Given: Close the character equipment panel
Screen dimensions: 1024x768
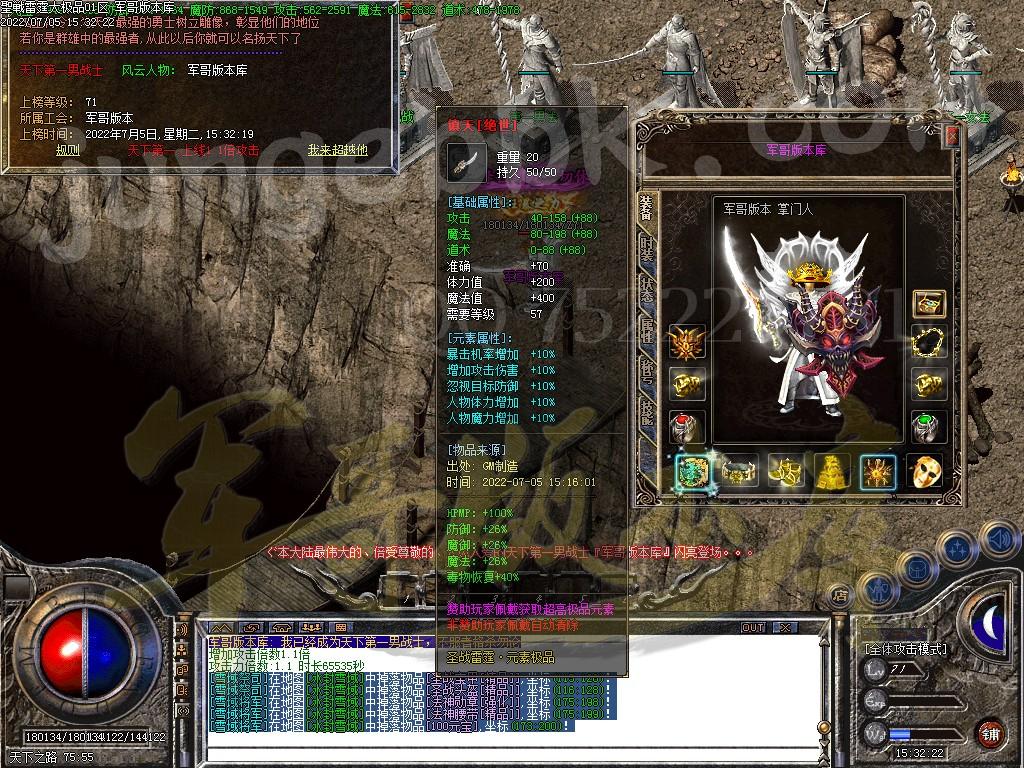Looking at the screenshot, I should pyautogui.click(x=952, y=136).
